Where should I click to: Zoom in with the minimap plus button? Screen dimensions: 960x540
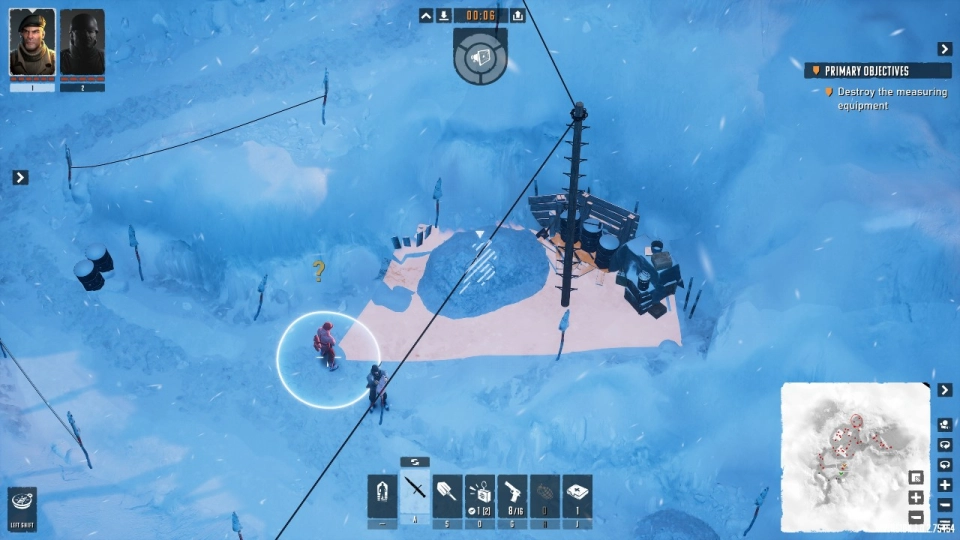916,497
